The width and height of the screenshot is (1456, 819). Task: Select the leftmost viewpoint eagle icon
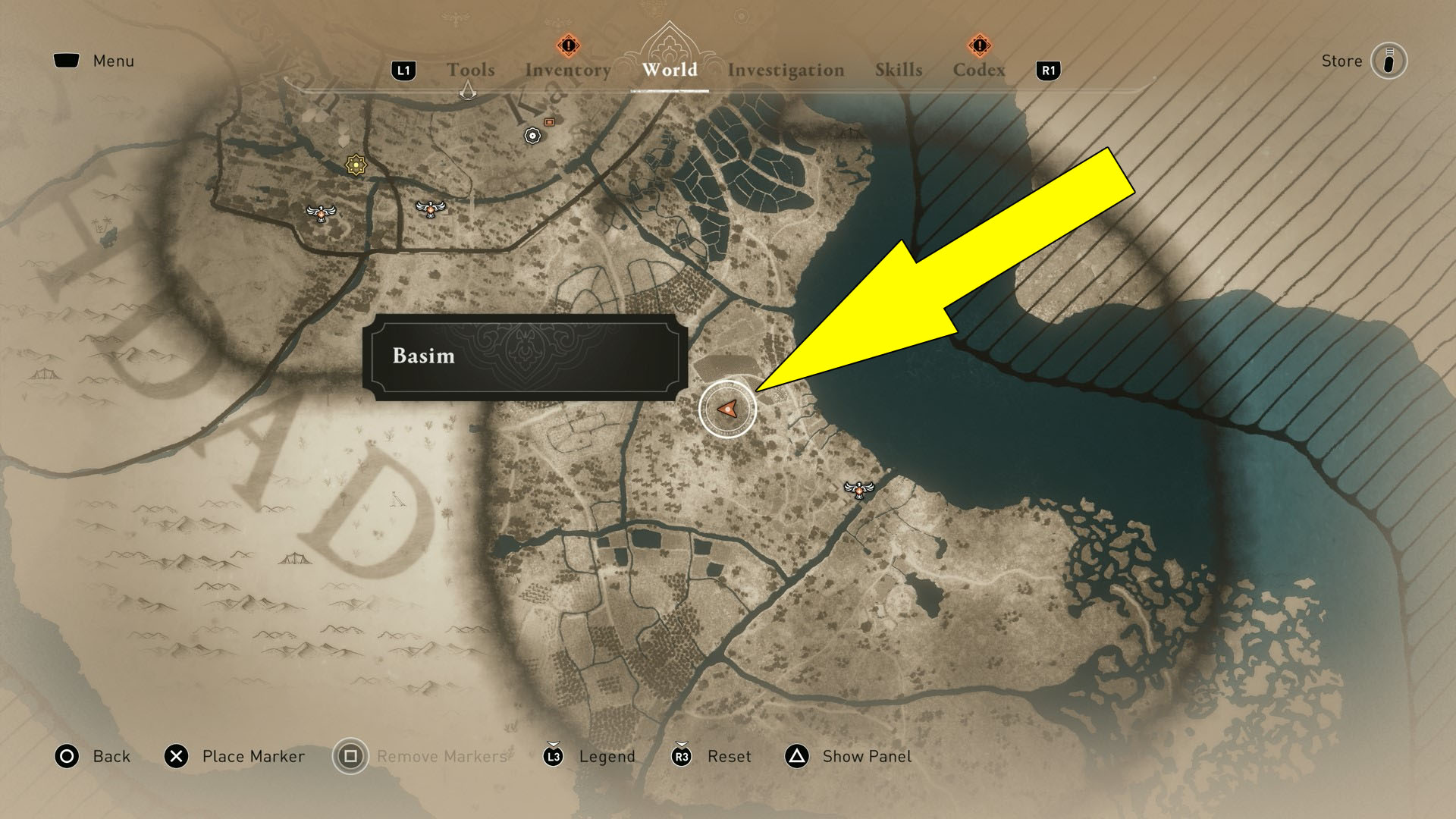(x=322, y=213)
